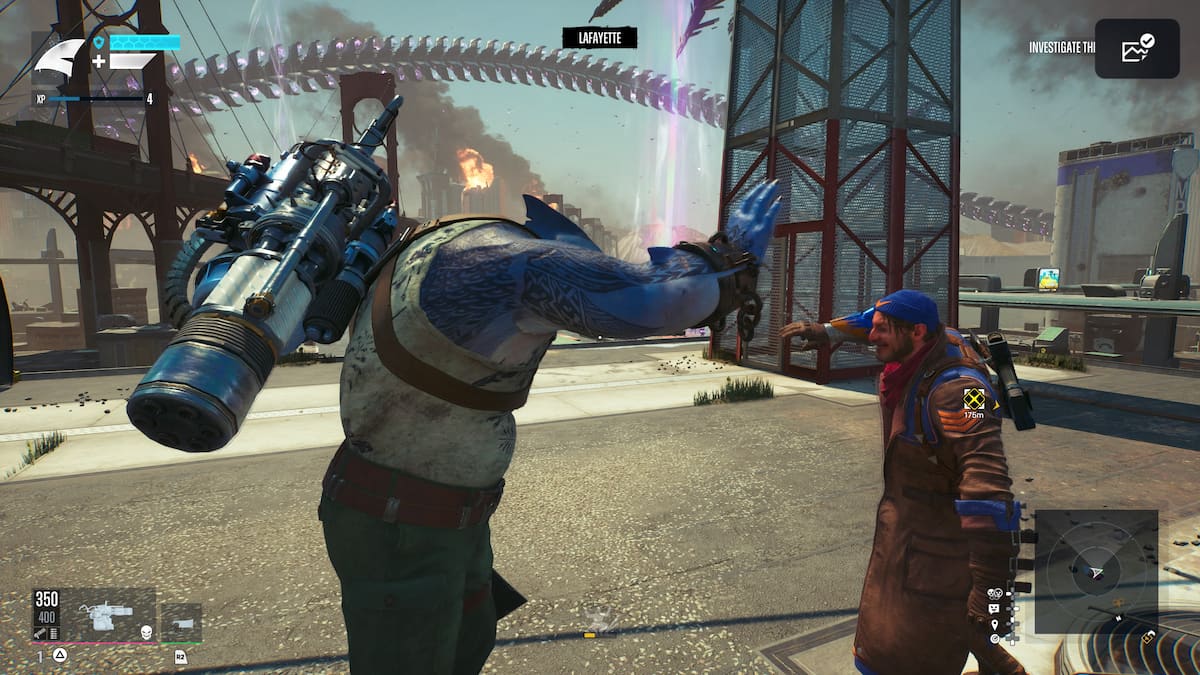1200x675 pixels.
Task: Click the twin skulls icon beside minimap
Action: 994,593
